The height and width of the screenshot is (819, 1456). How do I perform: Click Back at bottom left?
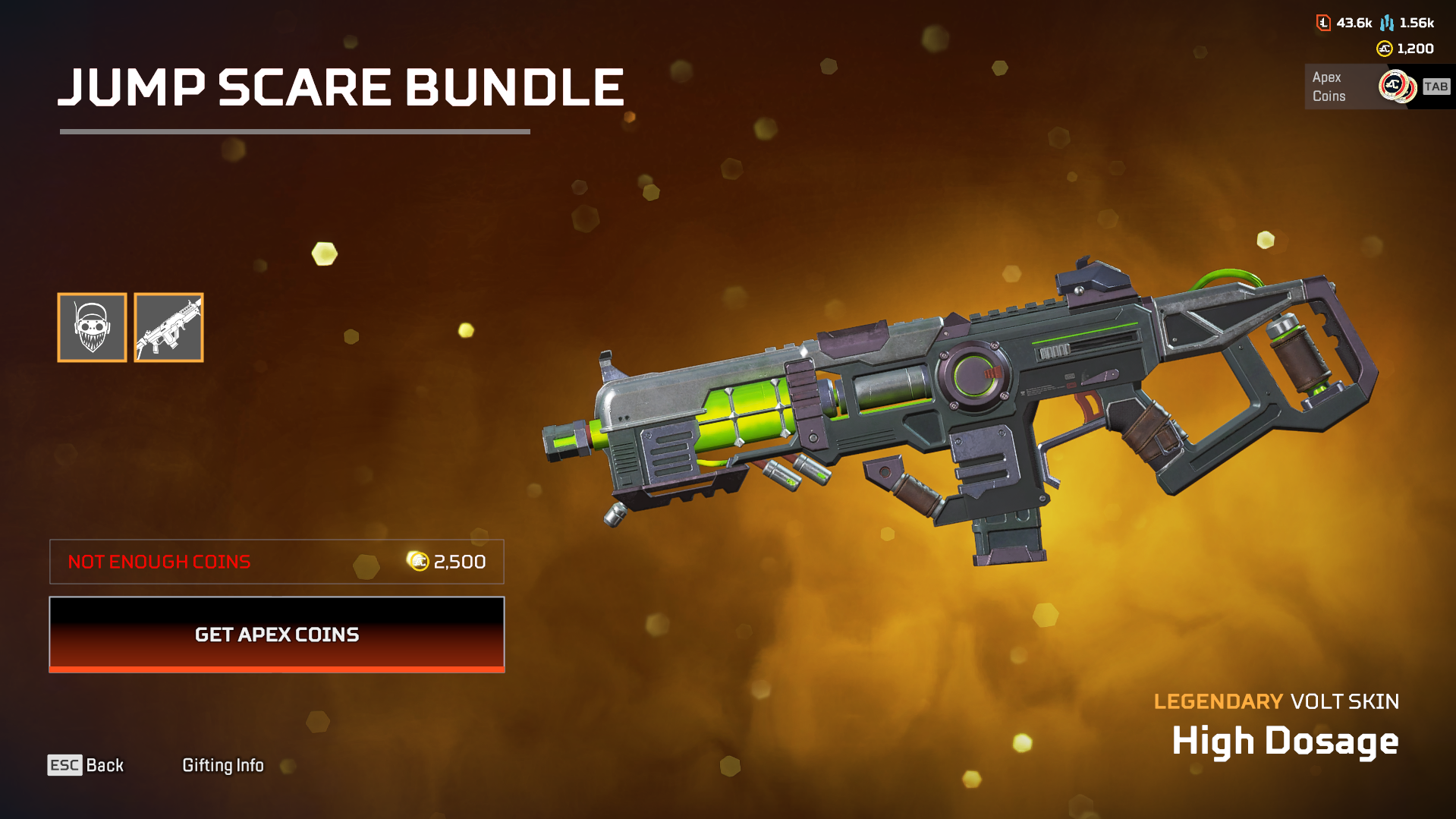click(x=104, y=765)
